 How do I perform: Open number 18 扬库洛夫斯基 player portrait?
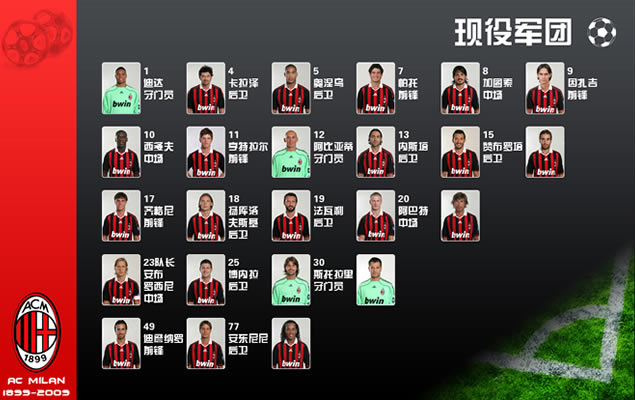(x=206, y=216)
